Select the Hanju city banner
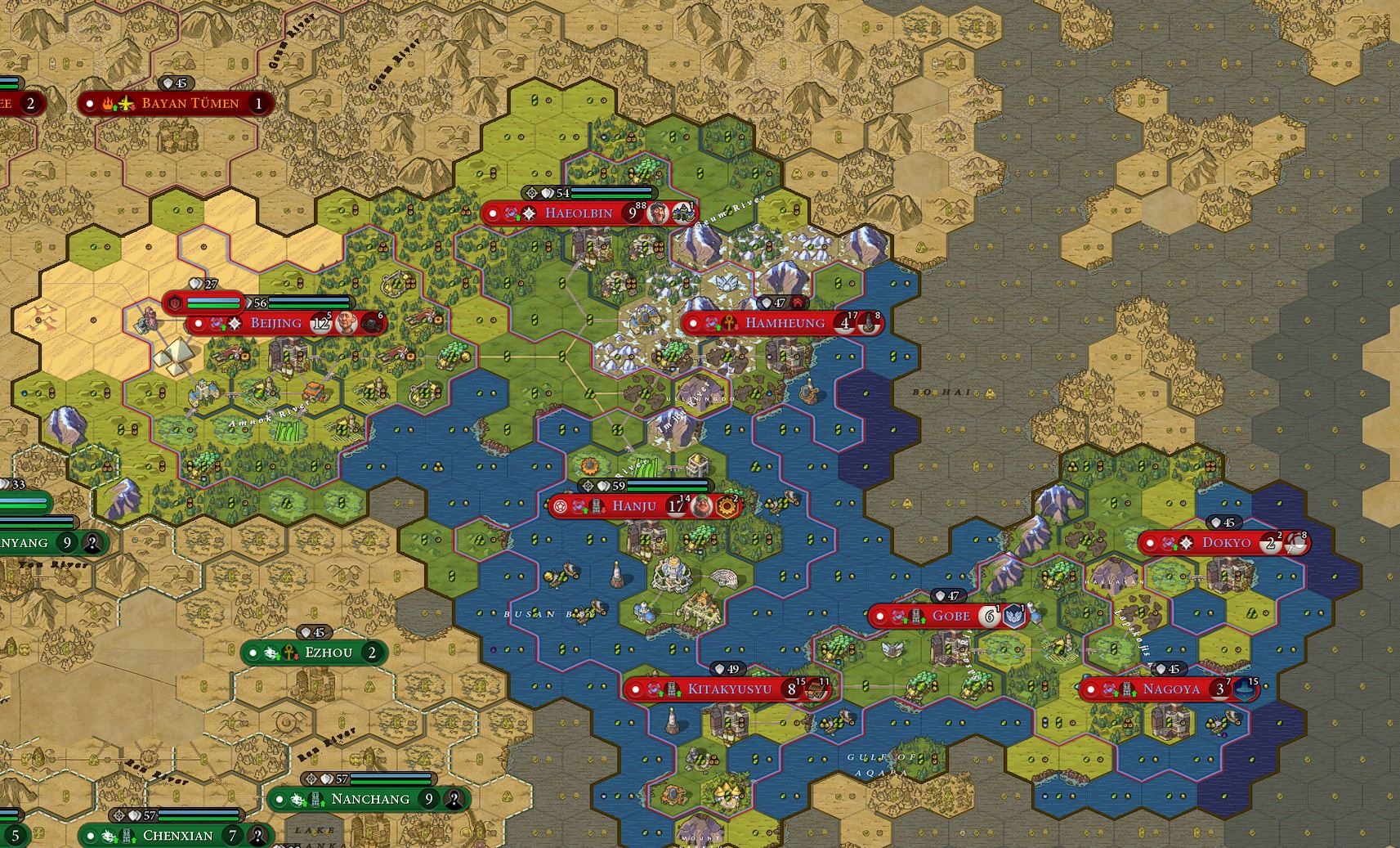The width and height of the screenshot is (1400, 848). click(634, 506)
